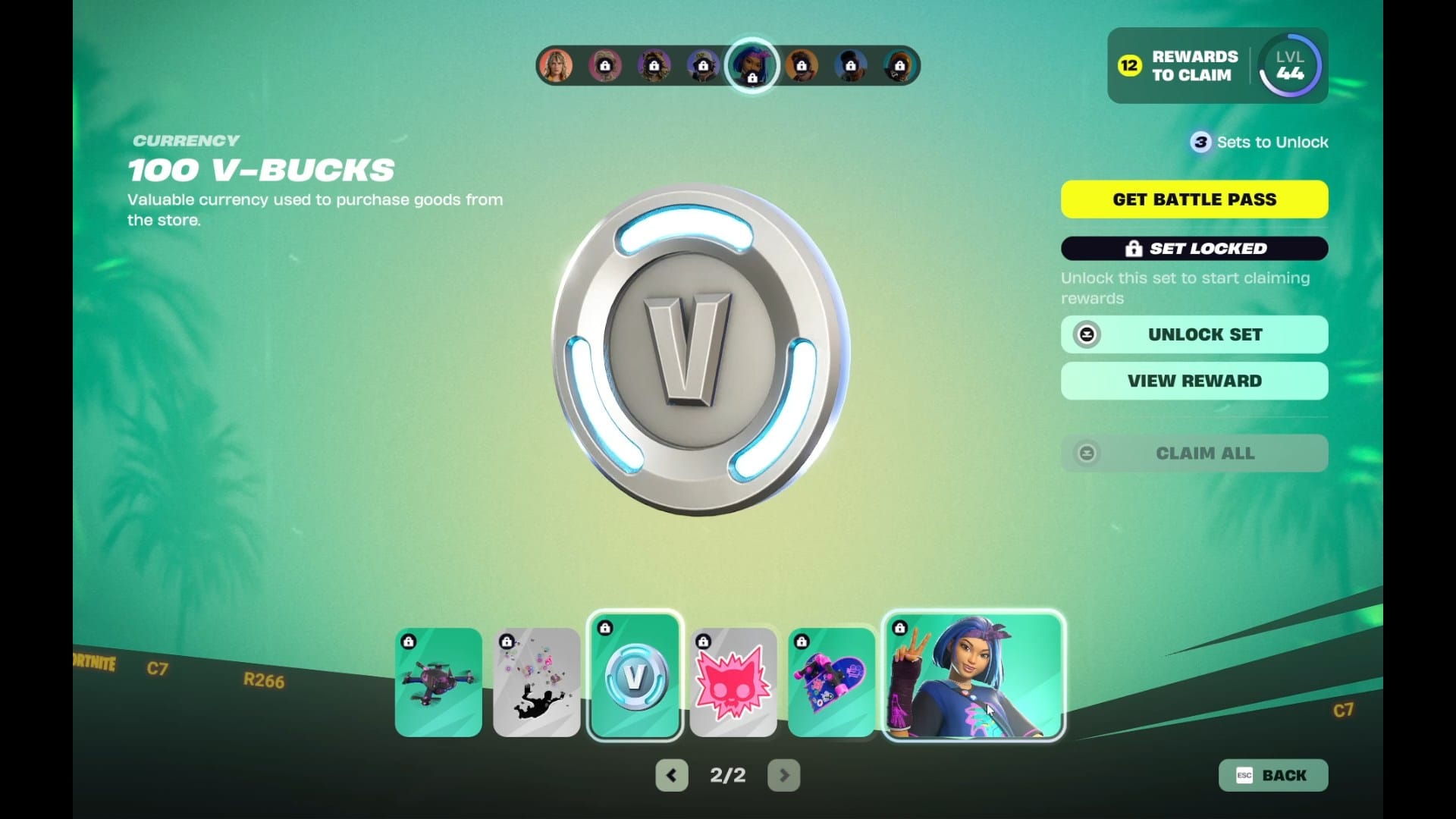Go to the previous rewards page

(672, 775)
